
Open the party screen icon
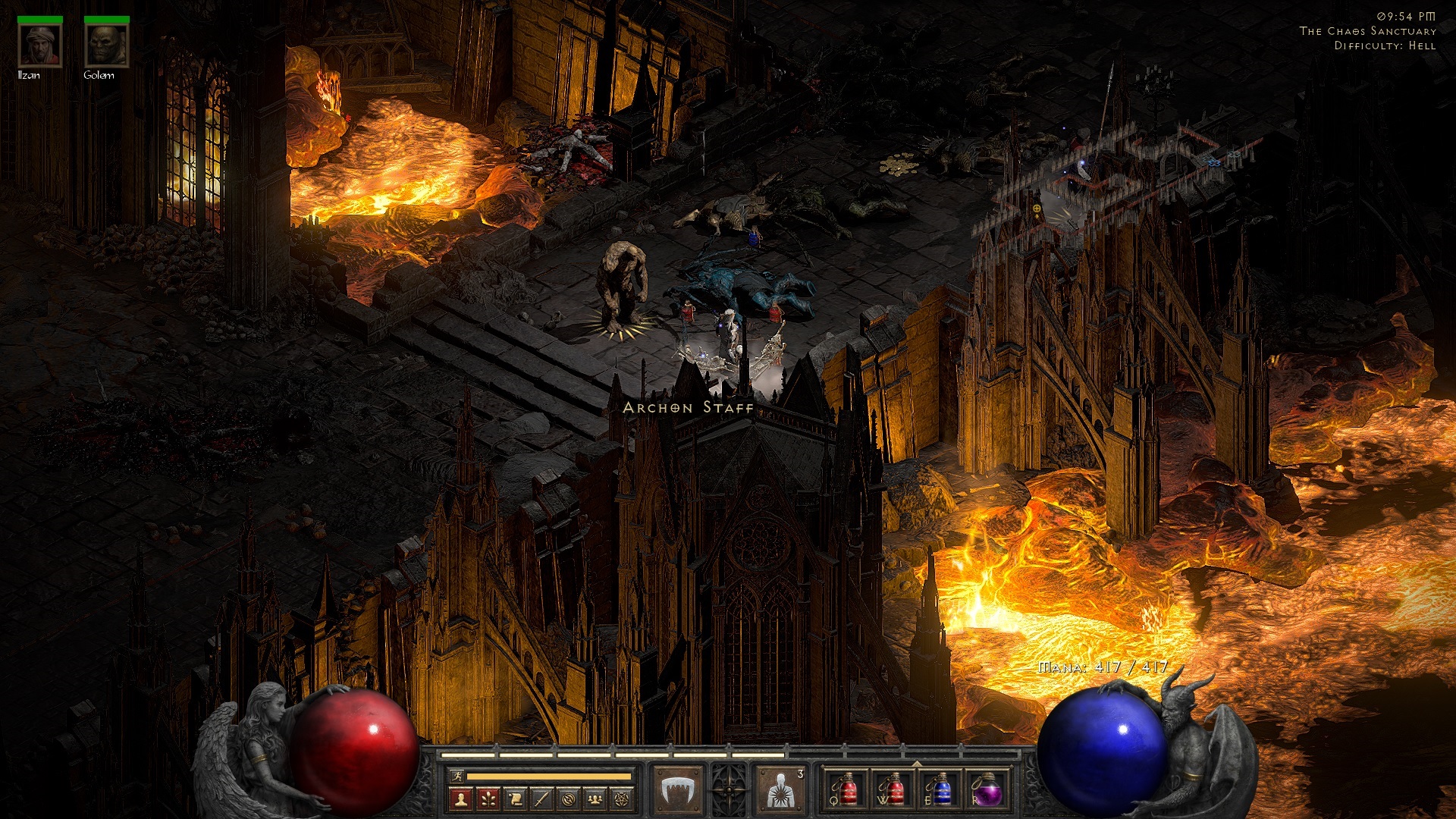pos(595,799)
